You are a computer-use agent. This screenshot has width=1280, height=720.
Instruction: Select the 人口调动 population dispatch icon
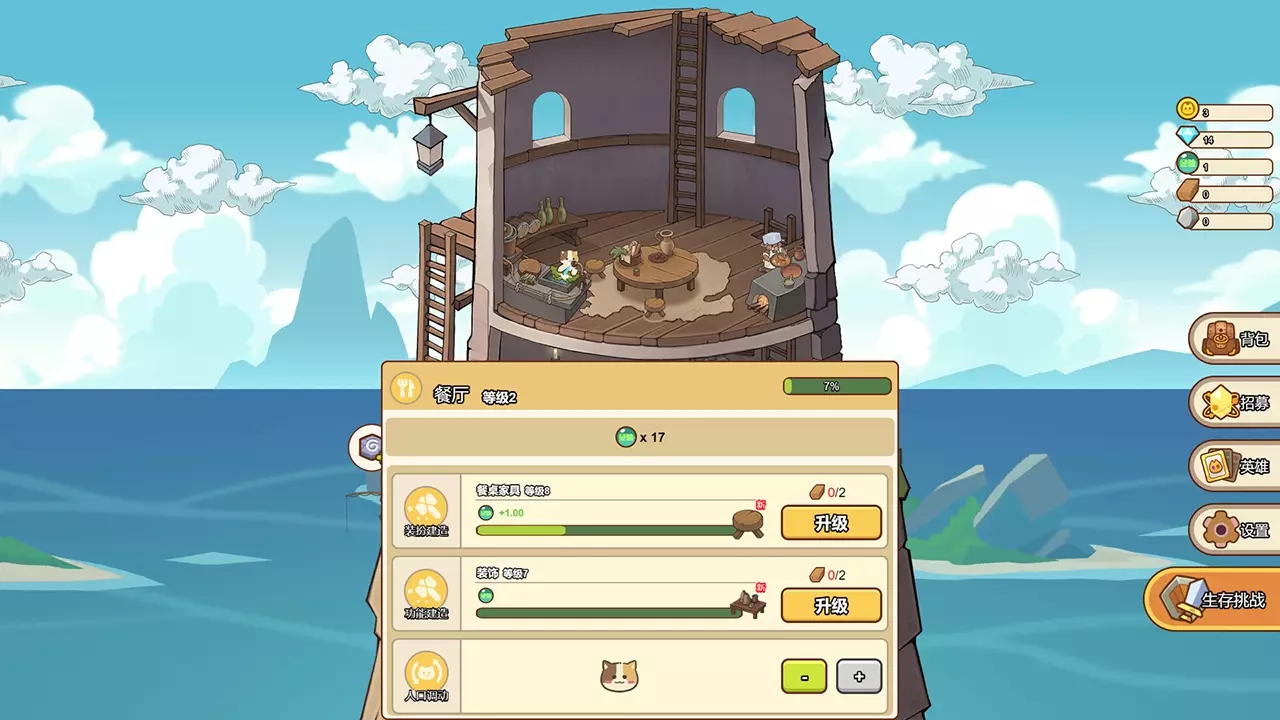point(426,676)
